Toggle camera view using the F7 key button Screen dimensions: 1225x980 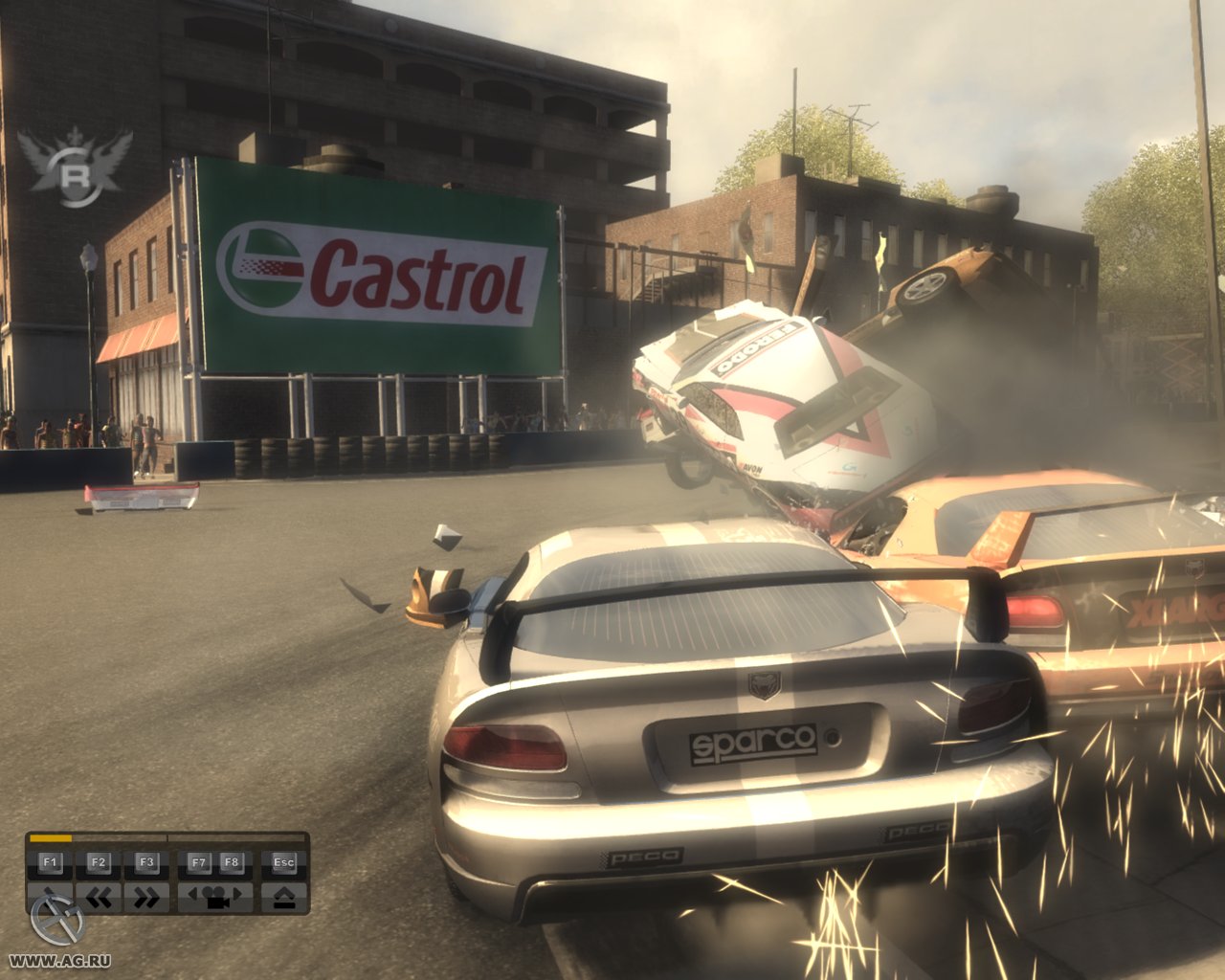coord(201,861)
